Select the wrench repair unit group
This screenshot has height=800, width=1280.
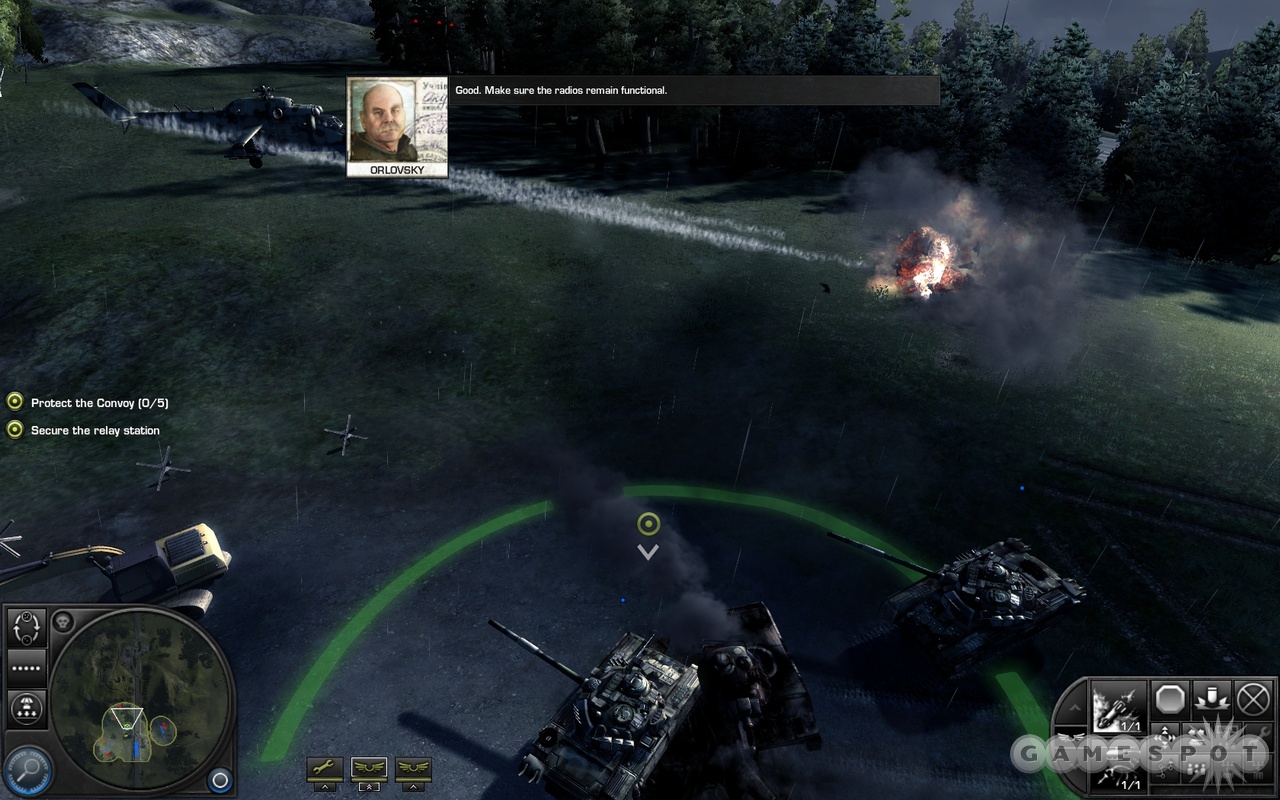tap(323, 768)
